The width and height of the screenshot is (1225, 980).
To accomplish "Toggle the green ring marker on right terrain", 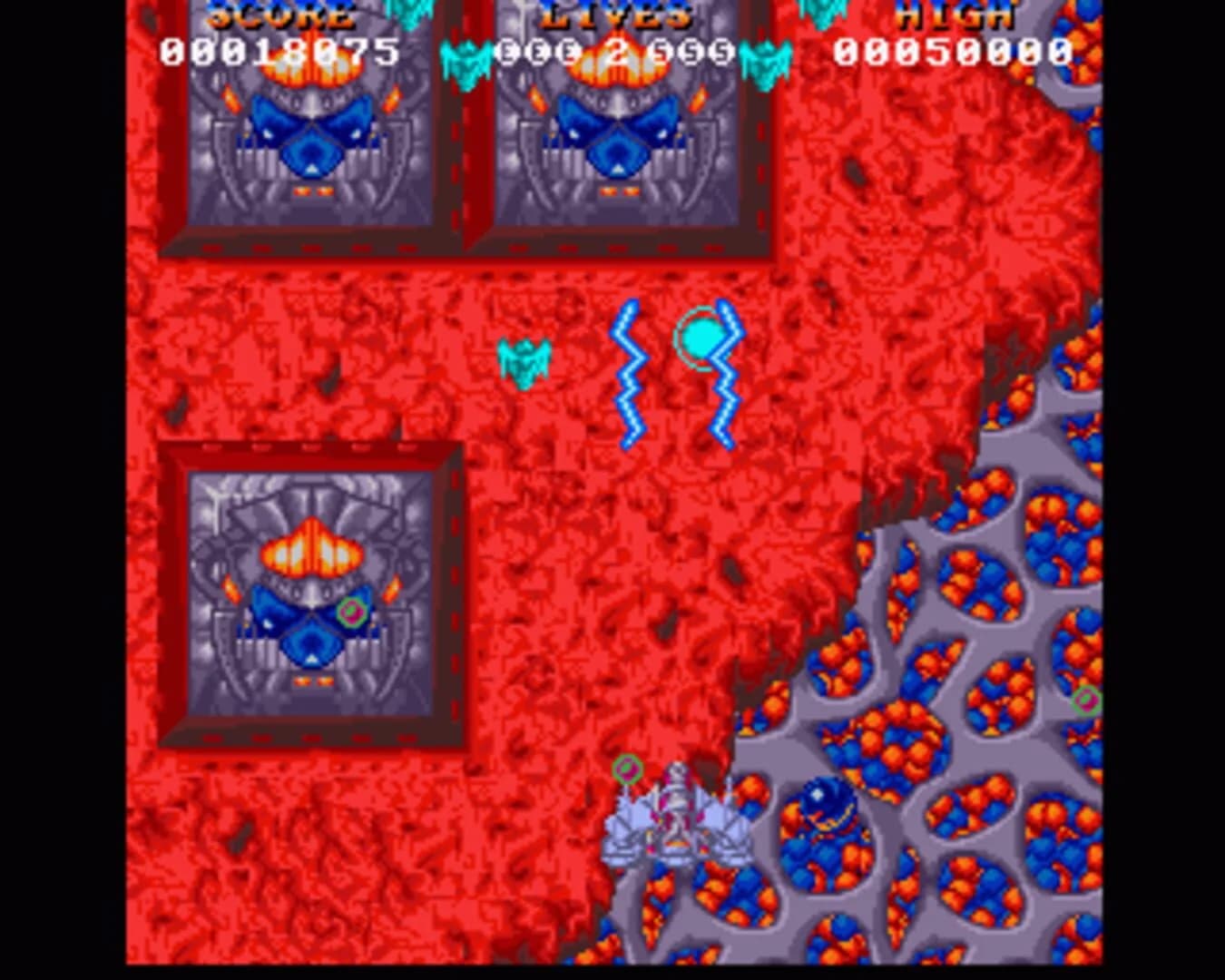I will pyautogui.click(x=1085, y=699).
